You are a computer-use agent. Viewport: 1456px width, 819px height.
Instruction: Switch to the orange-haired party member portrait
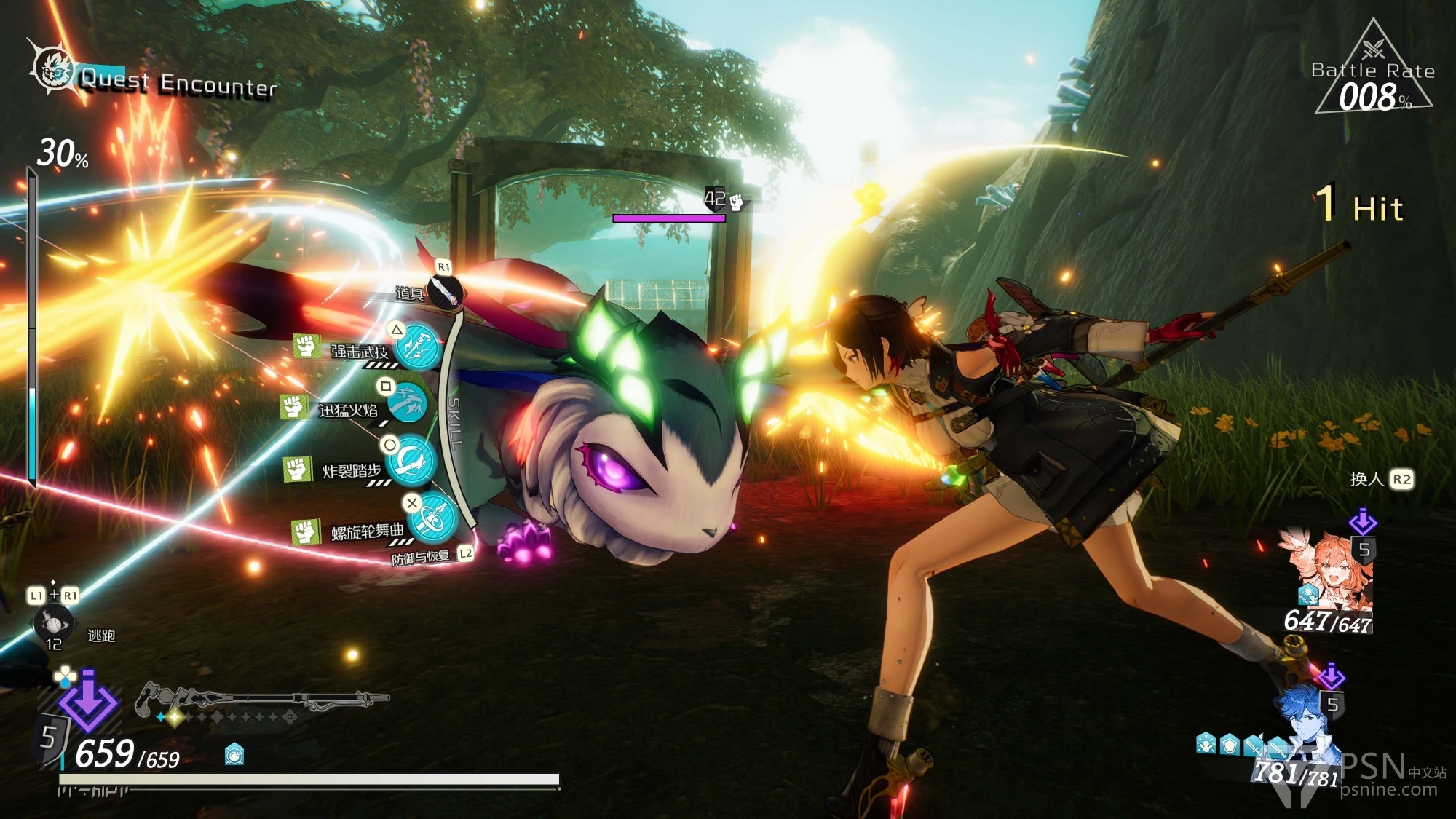pos(1329,572)
